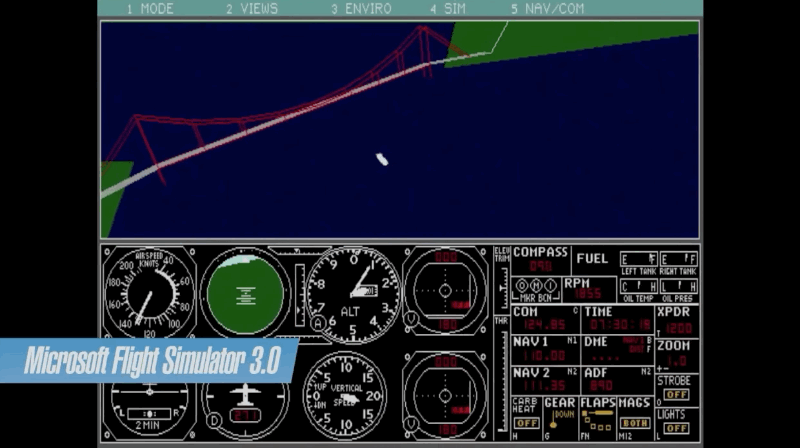Select the NAV 2 frequency display

(538, 386)
